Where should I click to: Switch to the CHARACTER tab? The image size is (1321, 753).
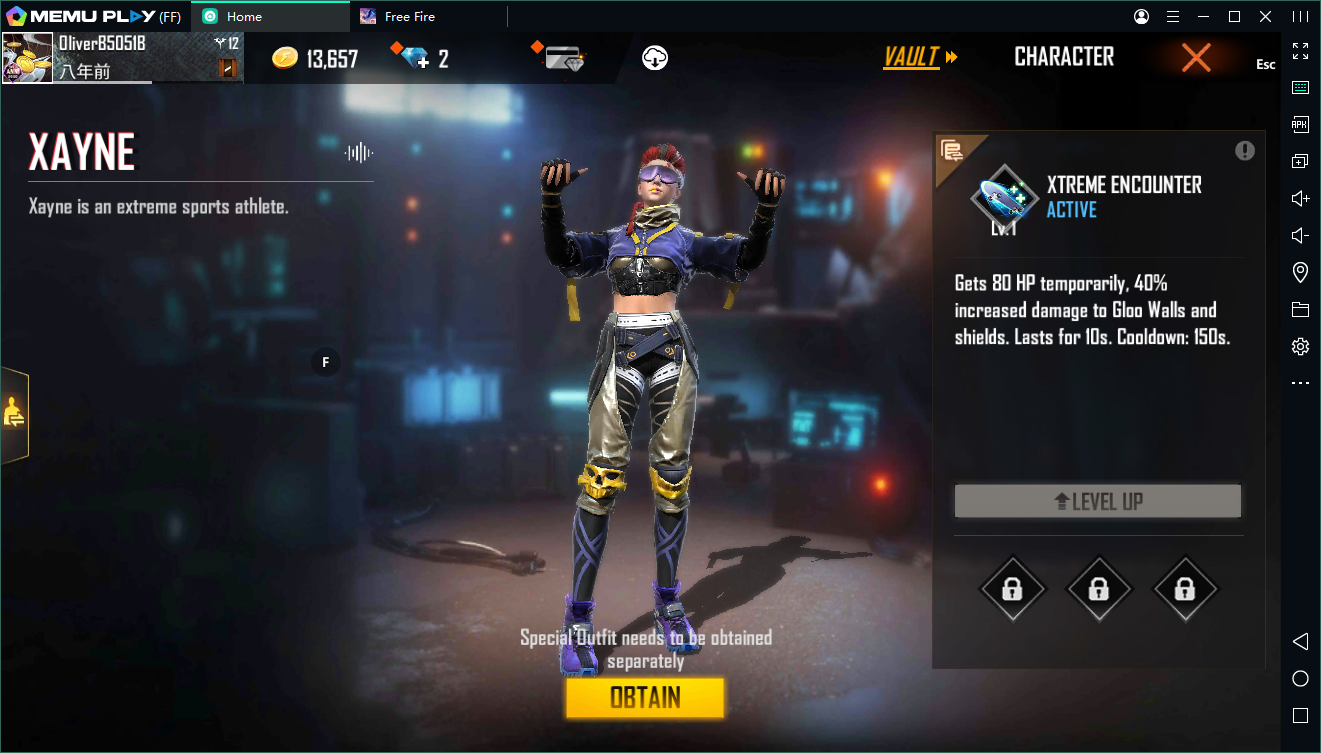point(1064,58)
